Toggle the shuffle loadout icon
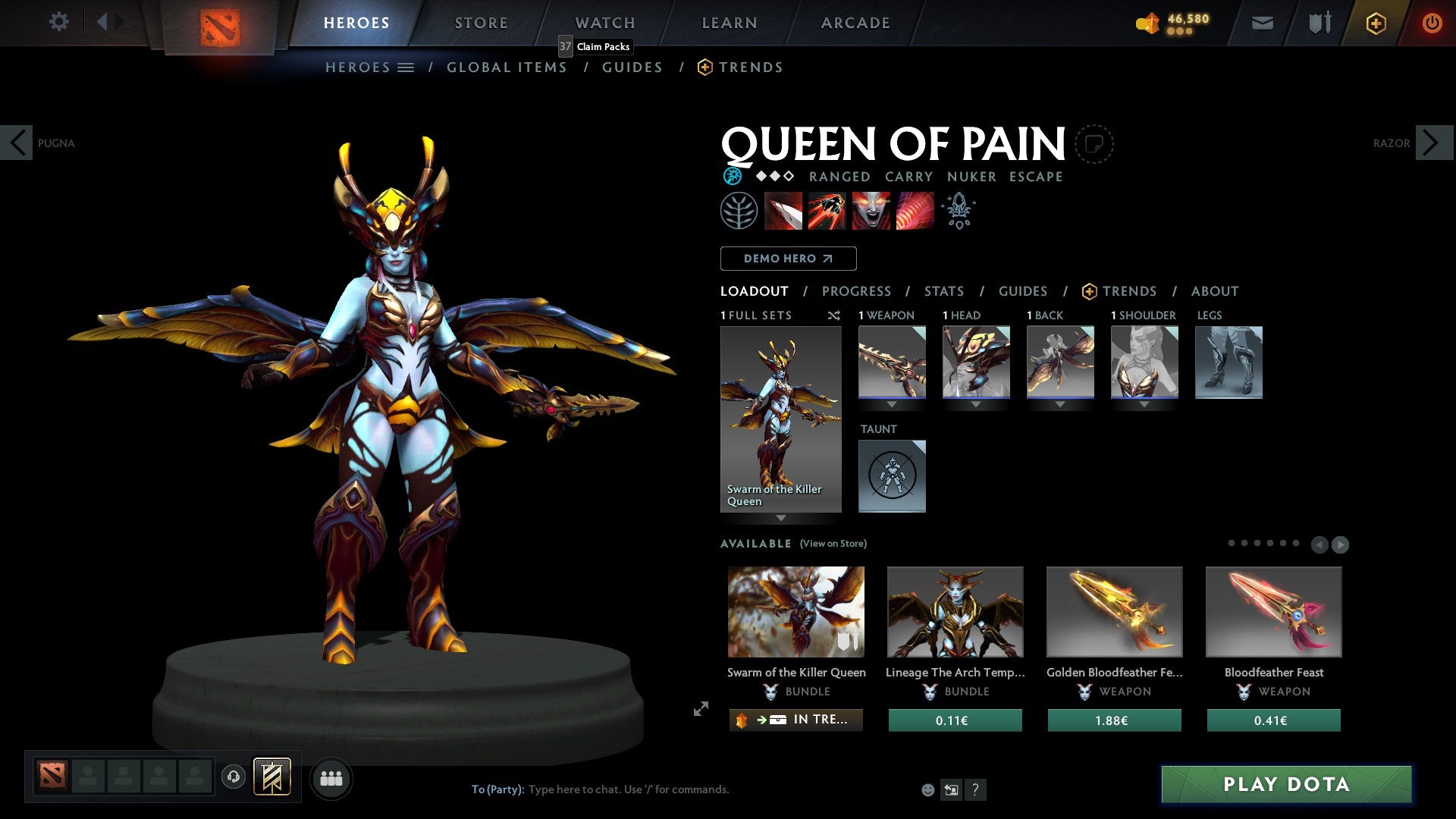The width and height of the screenshot is (1456, 819). pos(834,315)
